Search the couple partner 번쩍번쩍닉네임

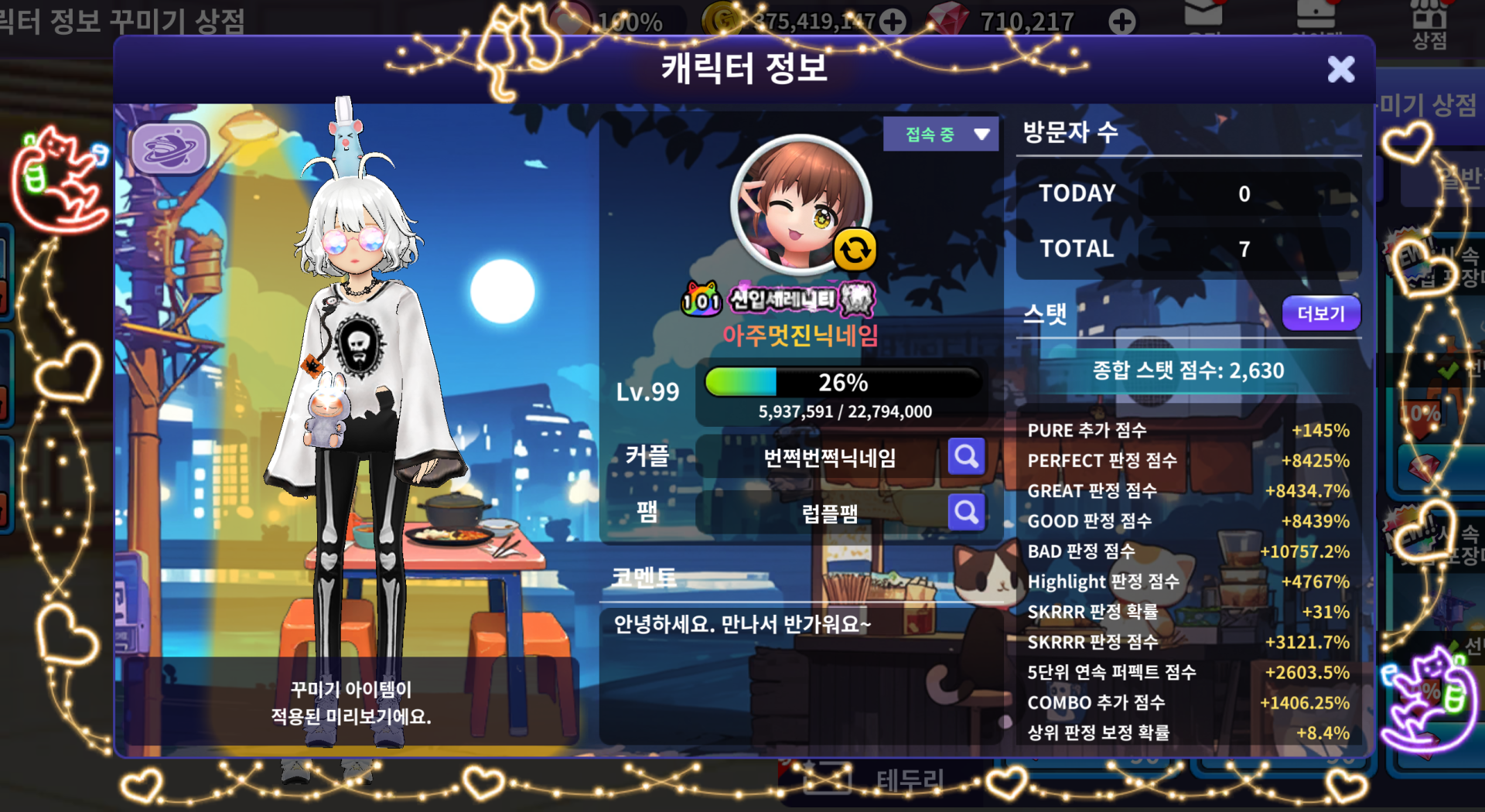point(966,457)
